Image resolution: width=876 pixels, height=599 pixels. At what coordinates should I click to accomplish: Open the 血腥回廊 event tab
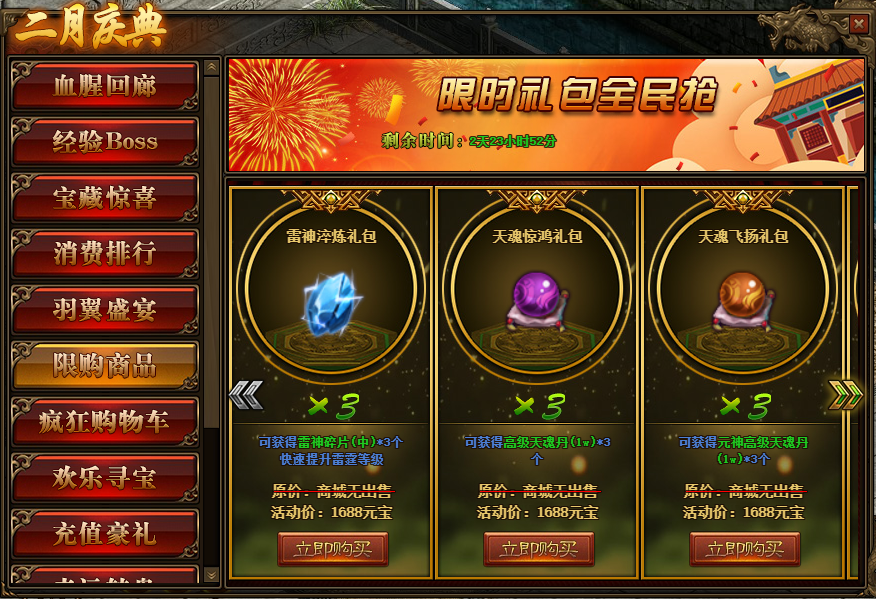pos(105,86)
